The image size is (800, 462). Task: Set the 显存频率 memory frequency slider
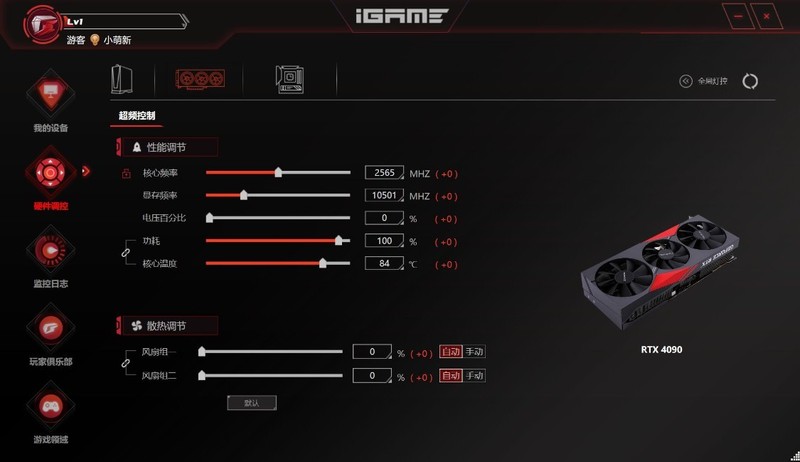tap(243, 196)
